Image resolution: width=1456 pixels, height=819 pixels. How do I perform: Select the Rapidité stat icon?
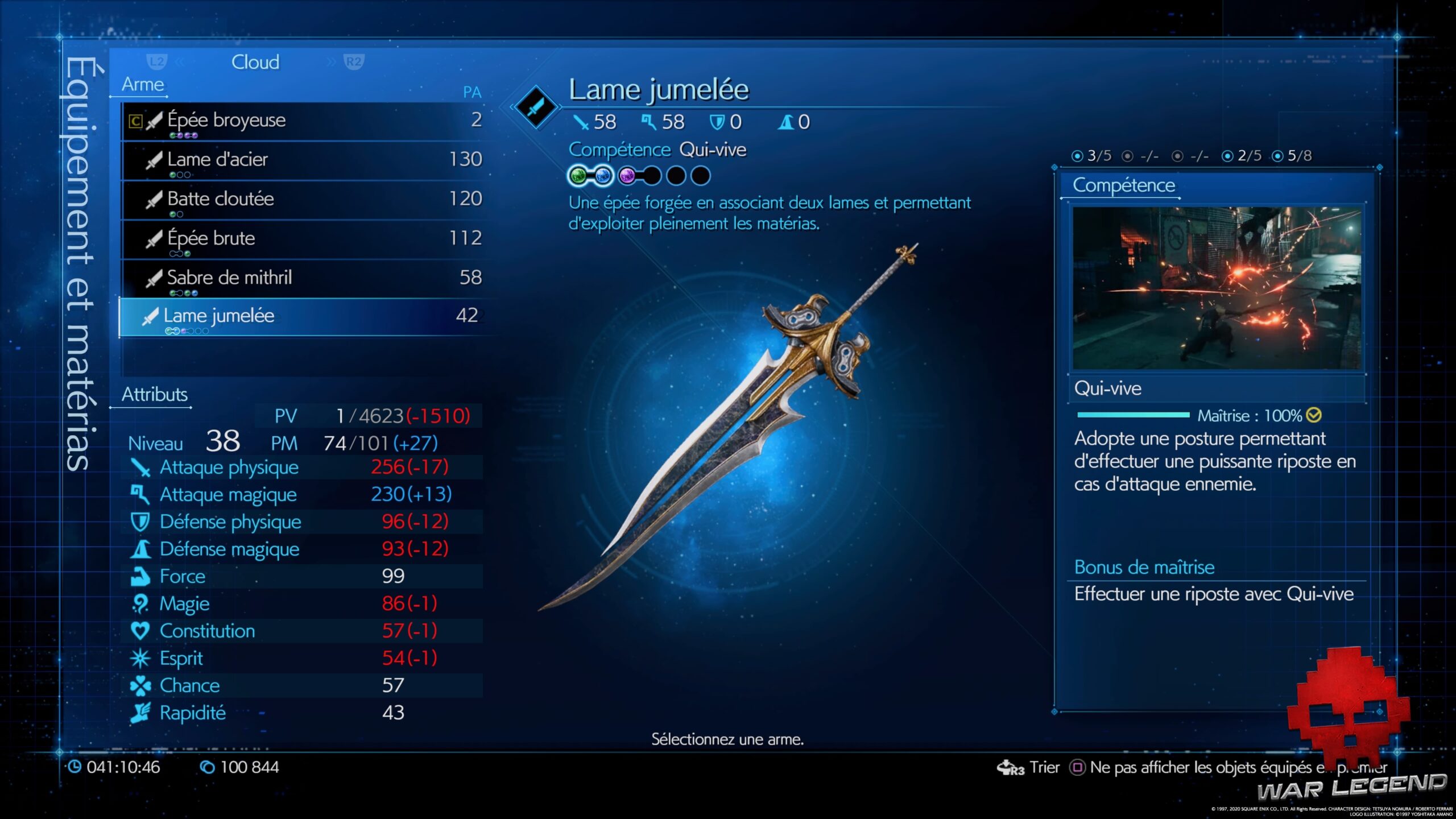pyautogui.click(x=139, y=713)
